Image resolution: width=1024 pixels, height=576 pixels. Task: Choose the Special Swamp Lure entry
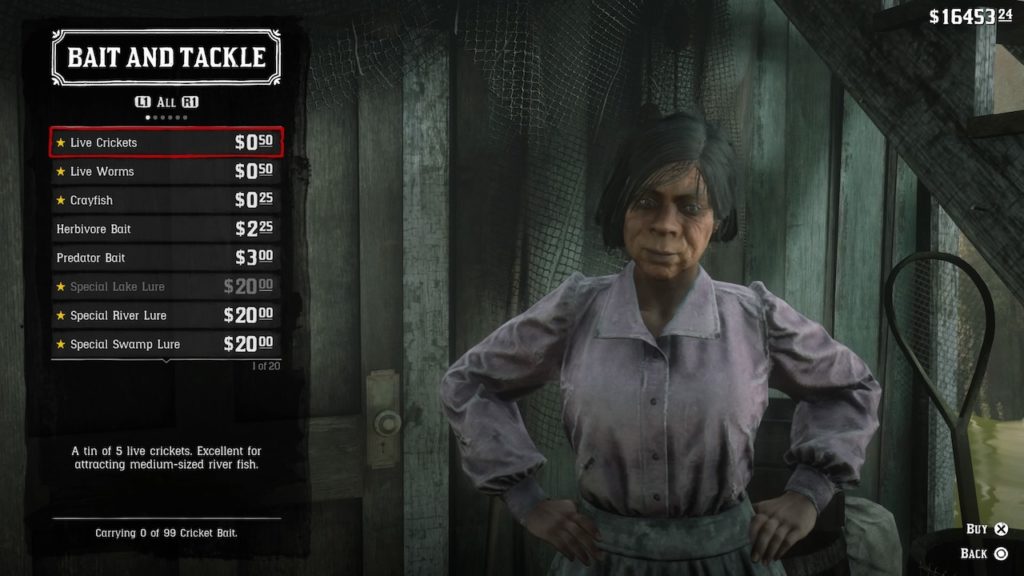[166, 344]
